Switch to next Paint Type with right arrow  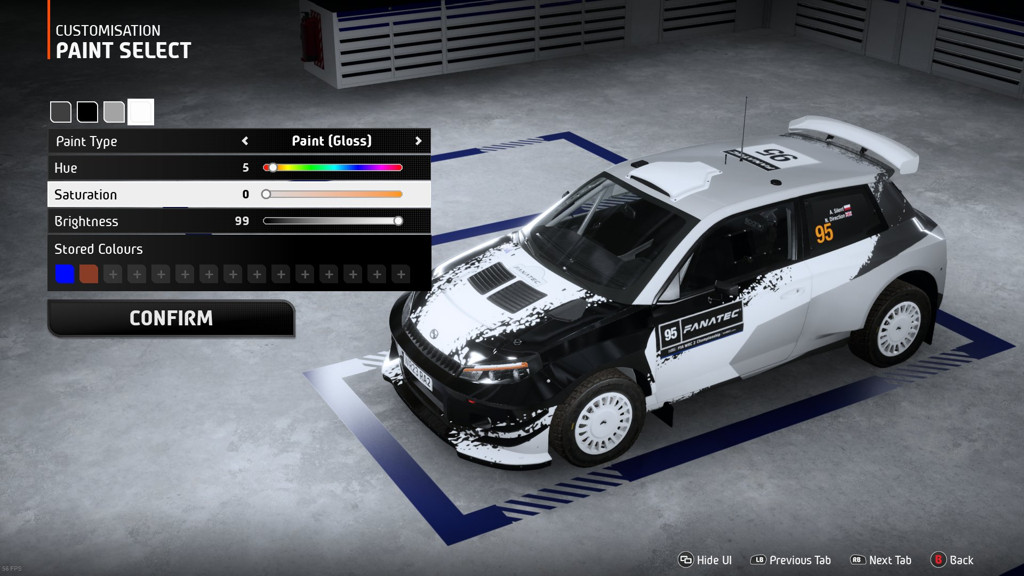(418, 141)
